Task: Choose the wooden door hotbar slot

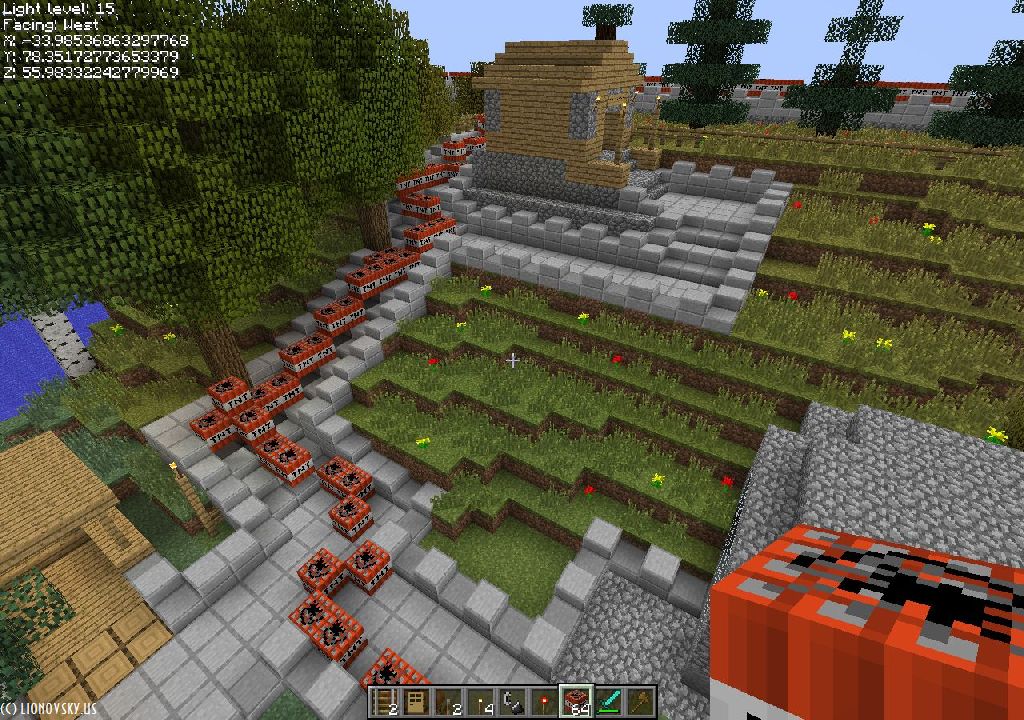Action: point(415,702)
